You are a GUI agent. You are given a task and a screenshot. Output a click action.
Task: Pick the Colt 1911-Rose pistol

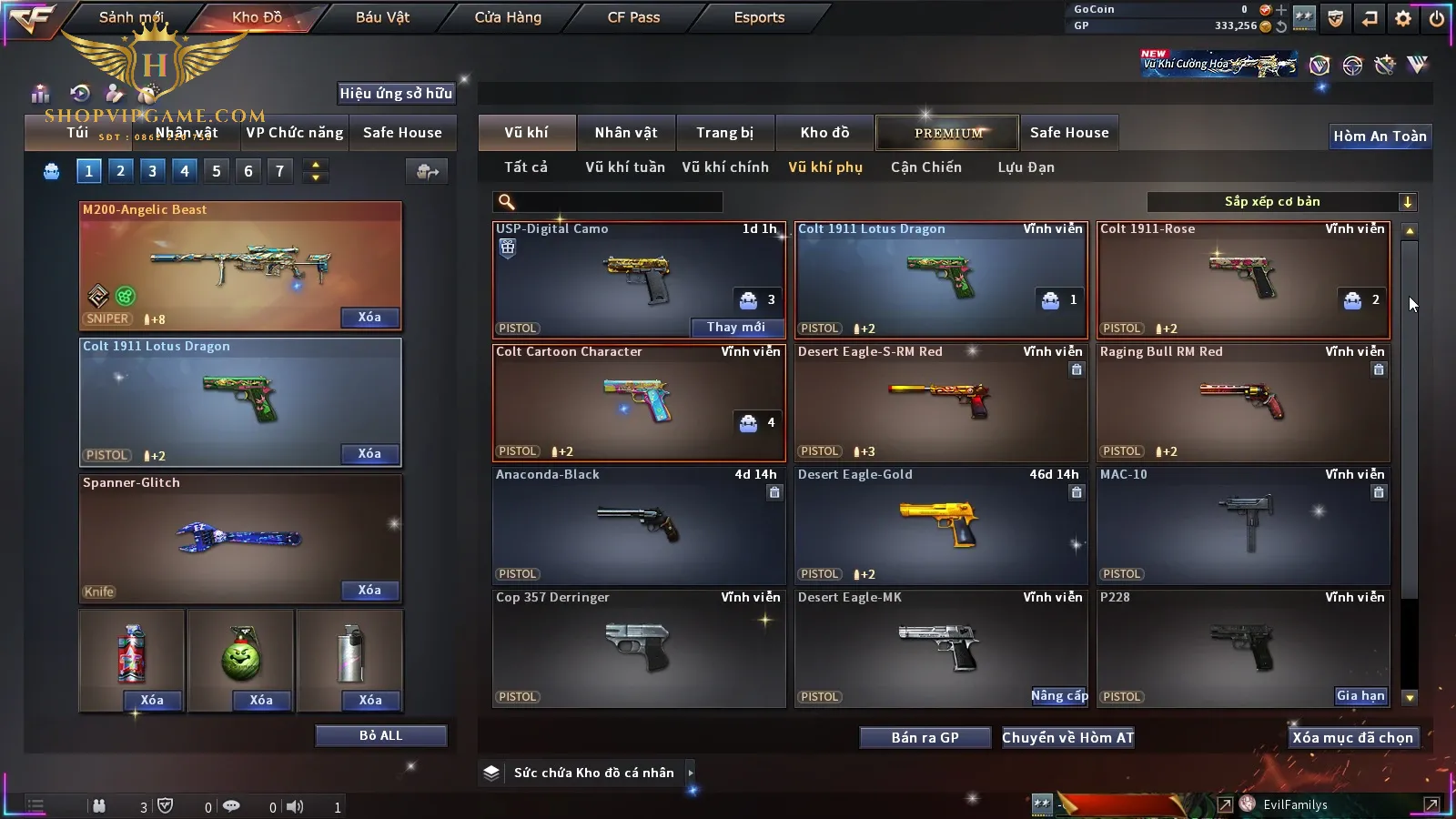click(x=1243, y=279)
